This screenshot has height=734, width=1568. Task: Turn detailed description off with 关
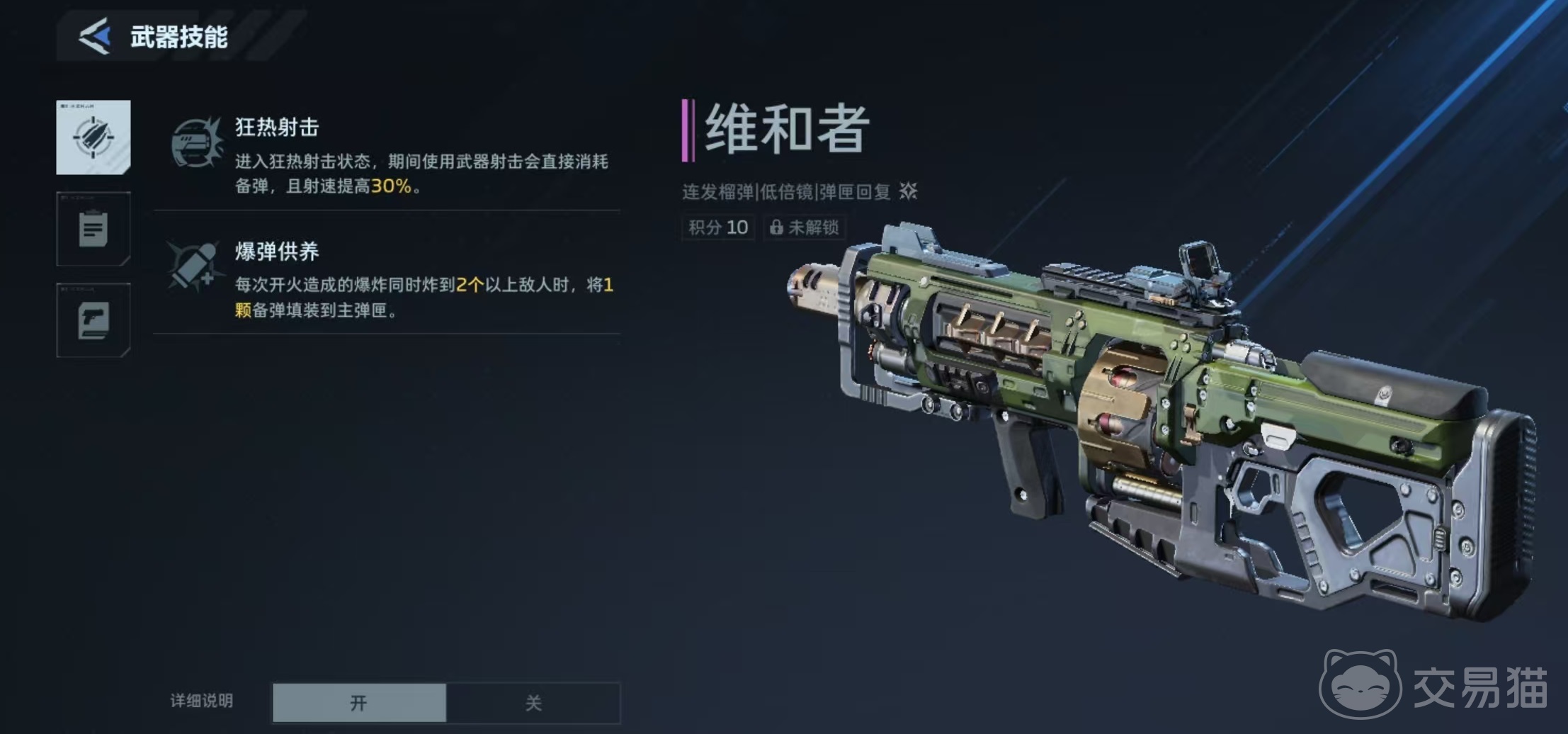(x=533, y=703)
